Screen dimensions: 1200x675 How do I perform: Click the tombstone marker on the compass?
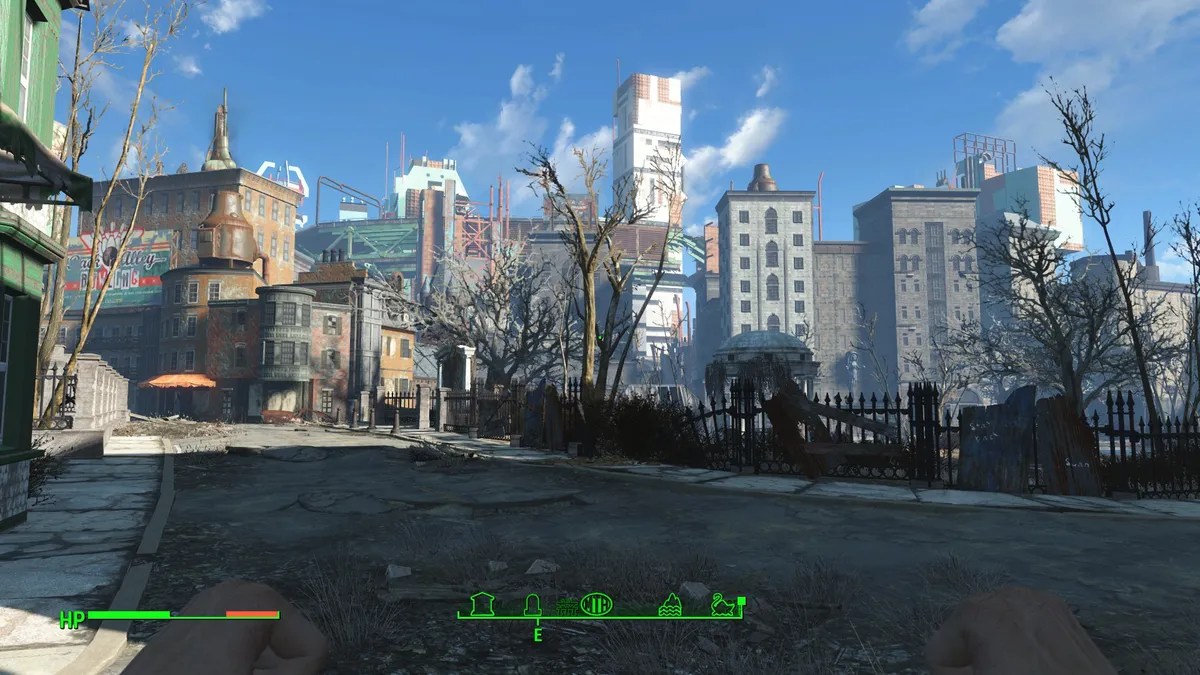coord(533,604)
